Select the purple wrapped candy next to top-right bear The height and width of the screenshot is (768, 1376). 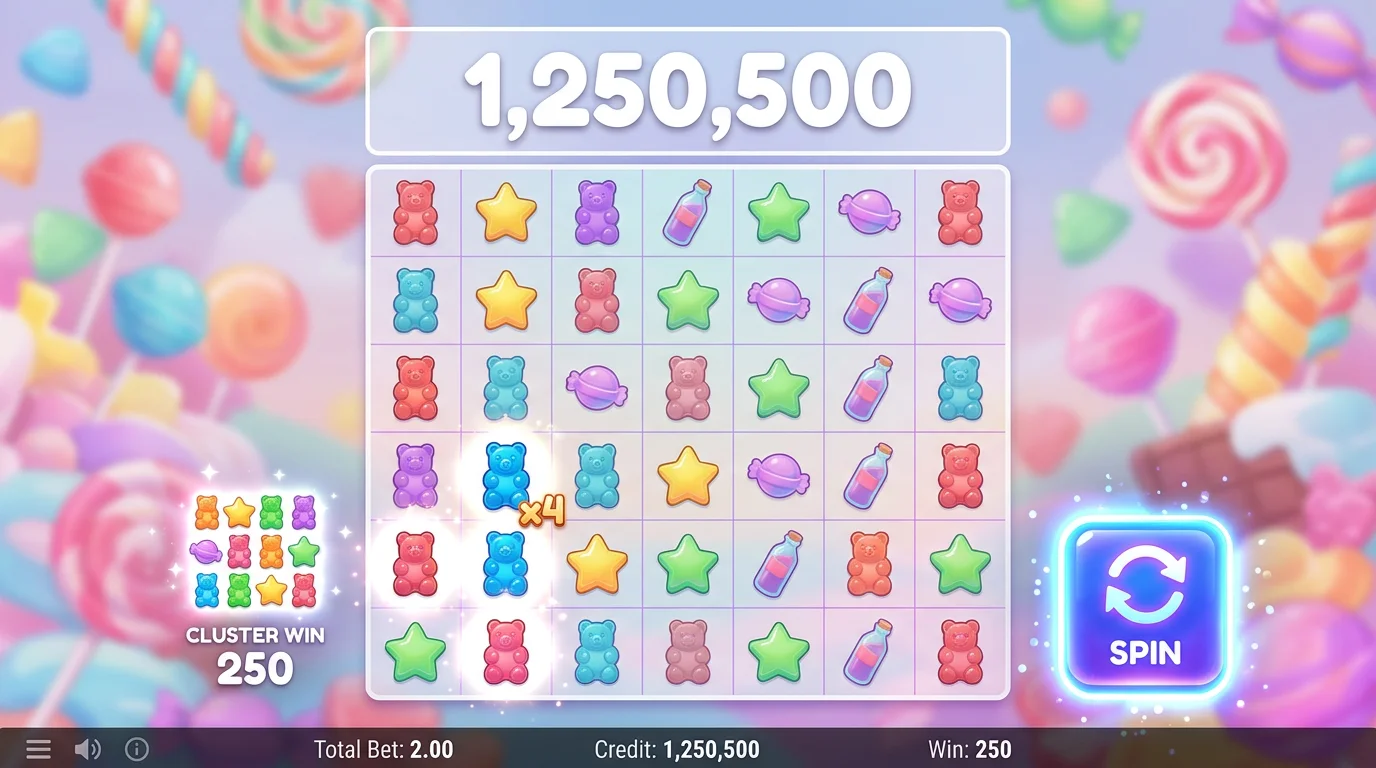point(869,213)
